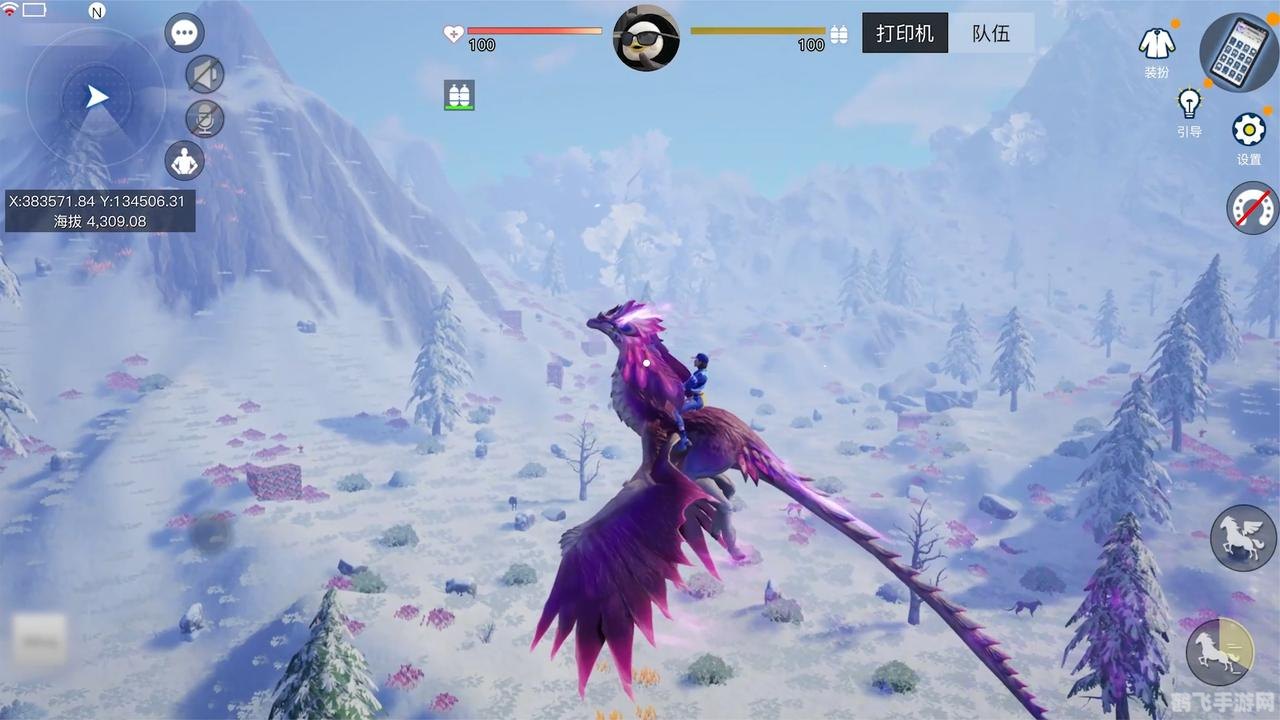Toggle the muted microphone icon
Viewport: 1280px width, 720px height.
(x=205, y=118)
